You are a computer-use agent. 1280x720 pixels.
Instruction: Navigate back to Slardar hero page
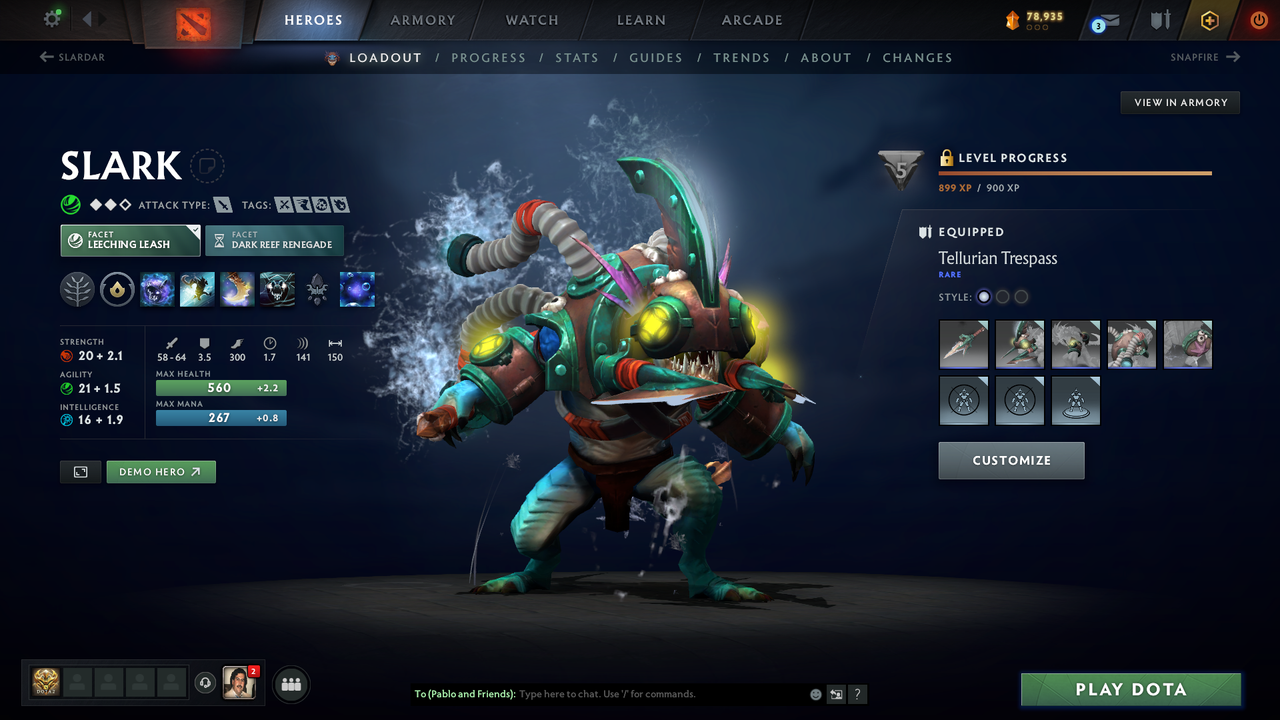(x=71, y=57)
